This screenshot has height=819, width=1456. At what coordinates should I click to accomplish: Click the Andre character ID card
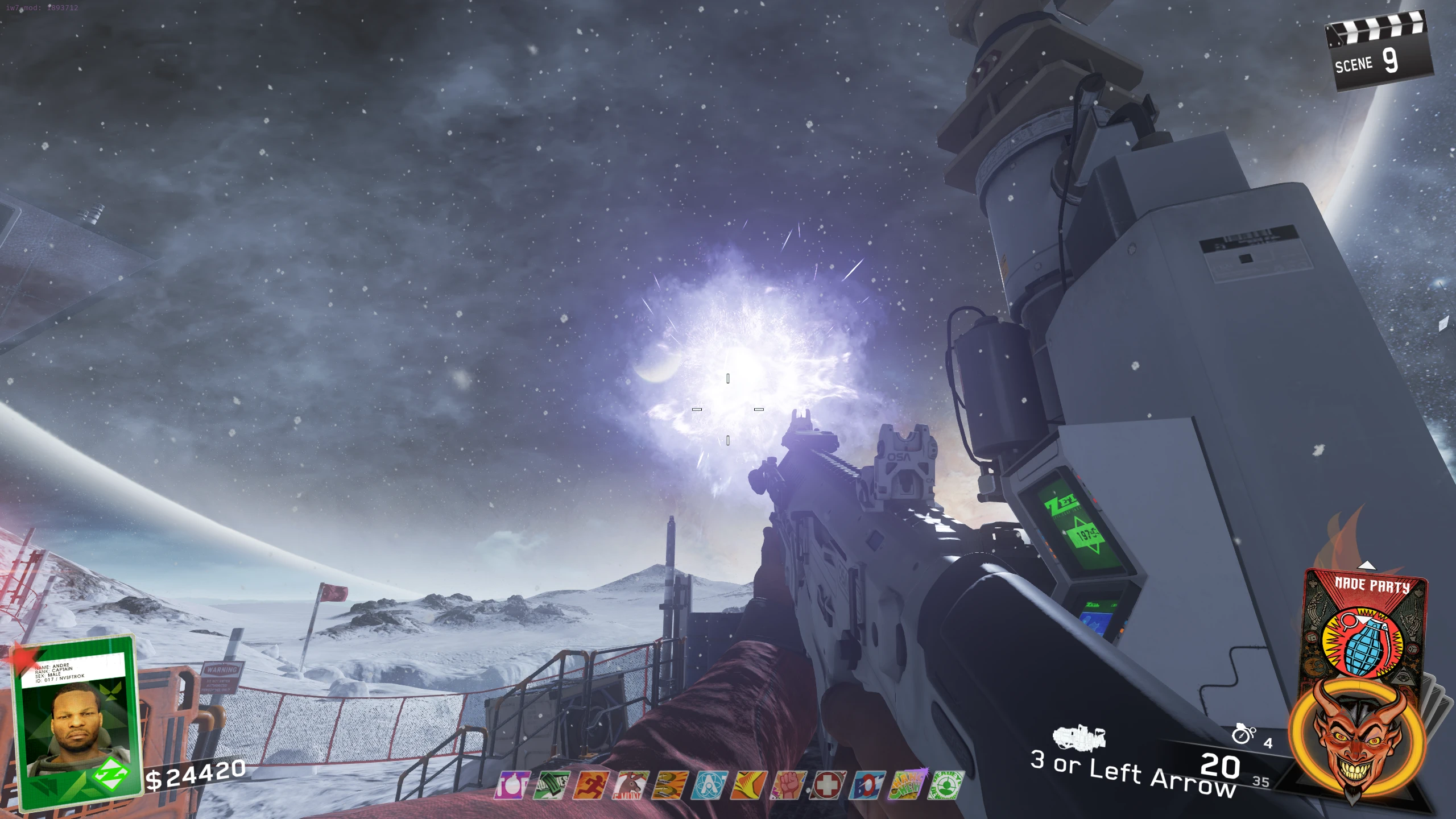77,722
